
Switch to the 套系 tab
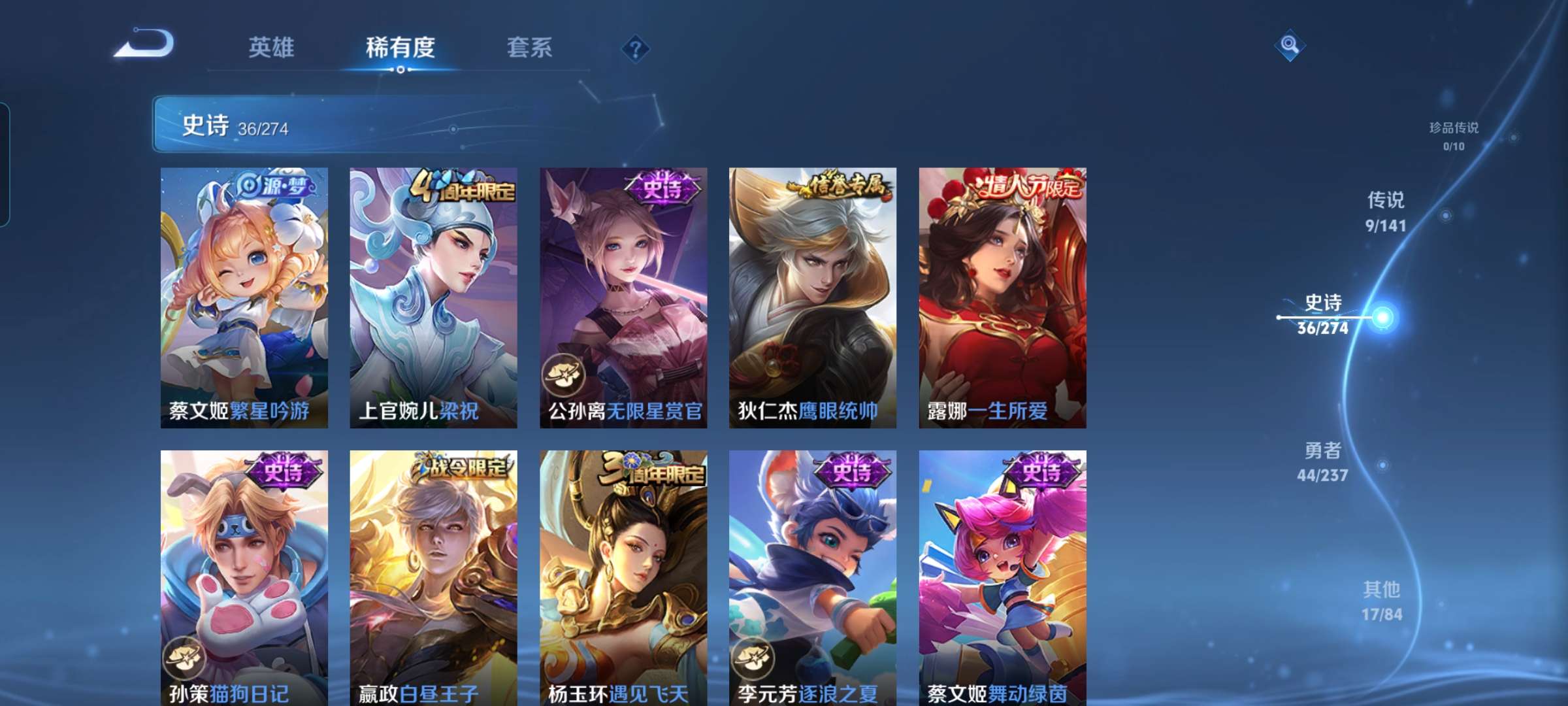click(x=531, y=48)
